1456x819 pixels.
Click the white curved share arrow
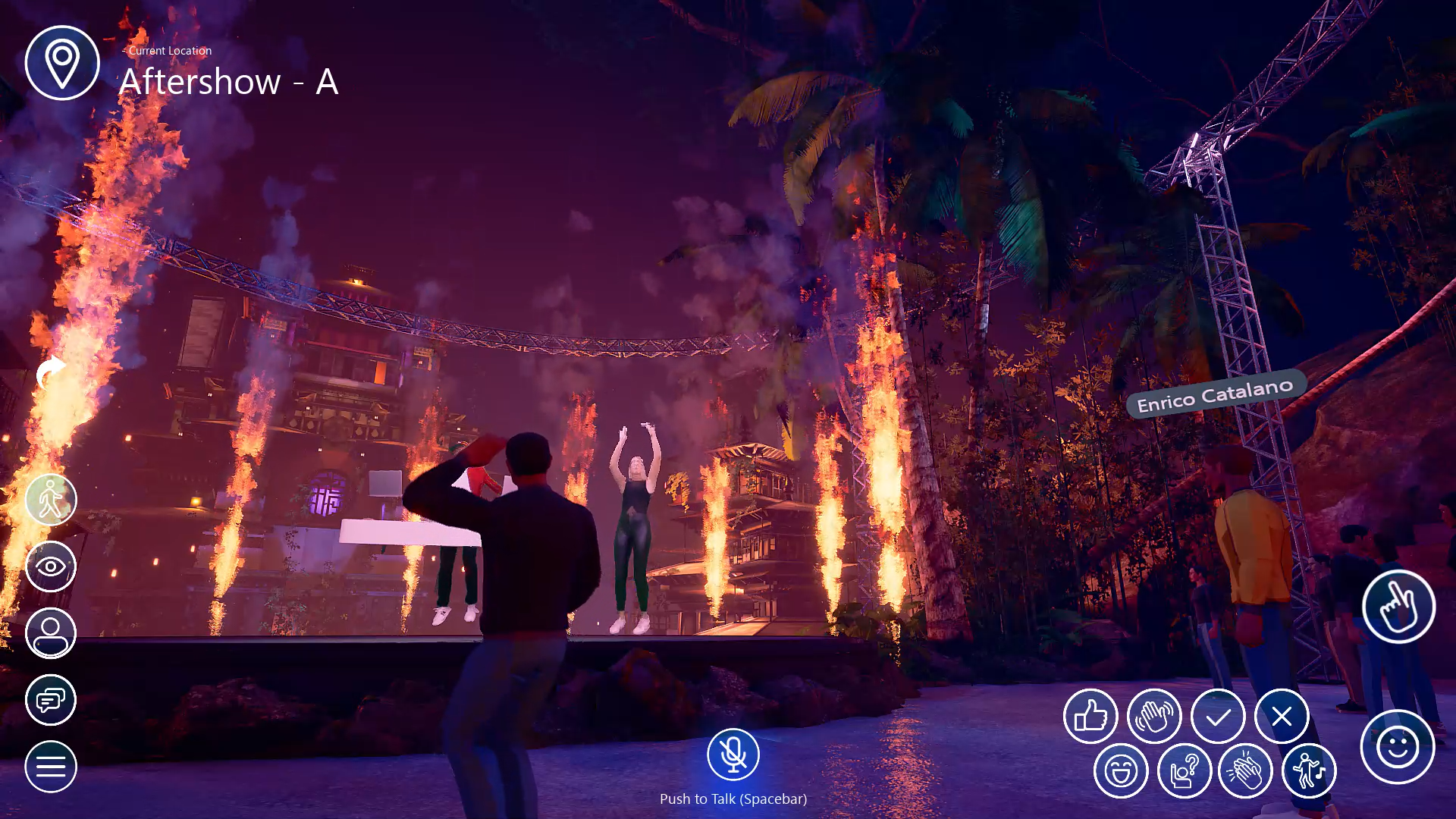click(51, 372)
